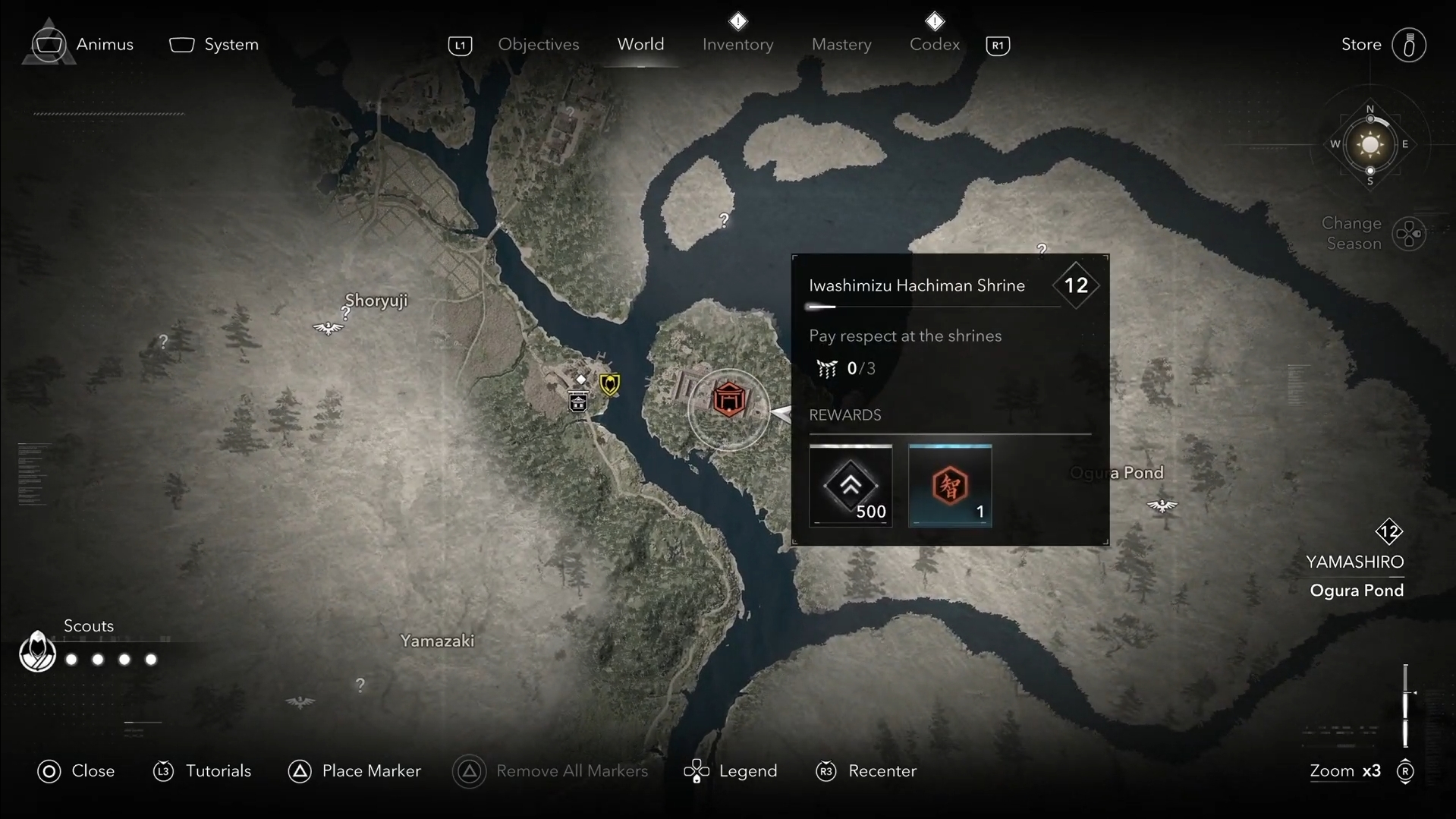Recenter the map
Viewport: 1456px width, 819px height.
866,771
